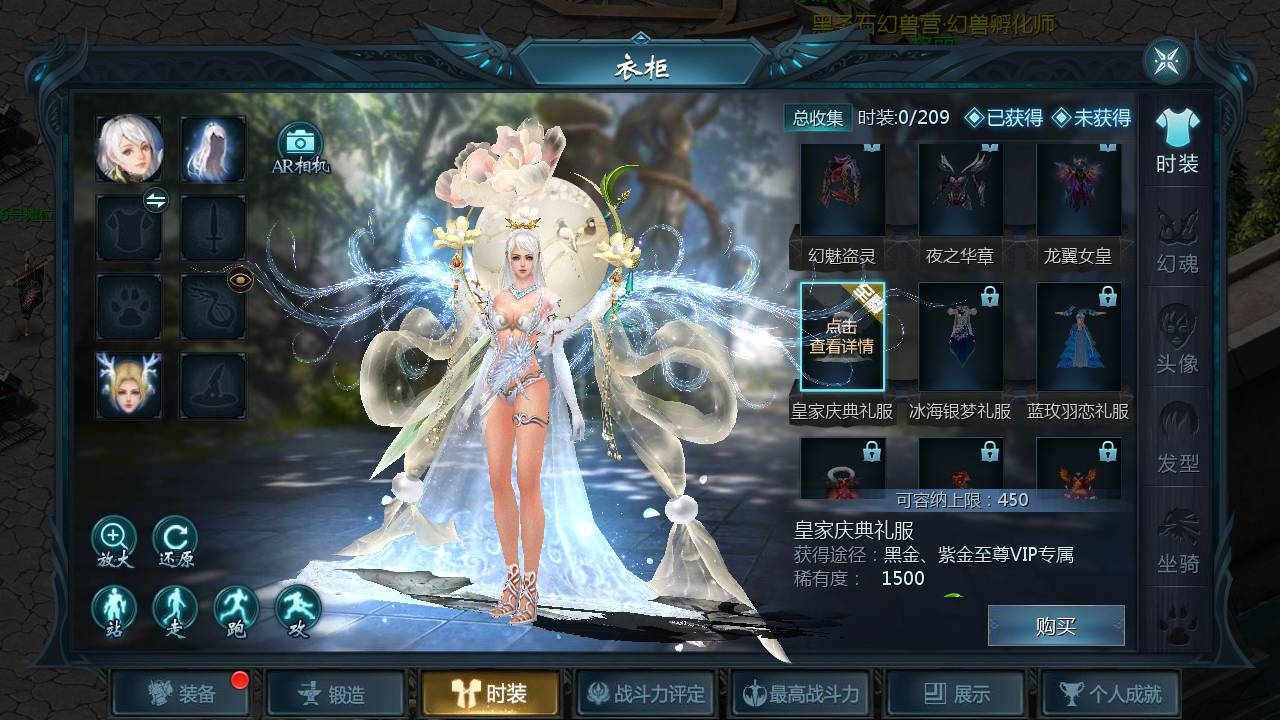Open the 坐骑 mount tab
Image resolution: width=1280 pixels, height=720 pixels.
click(x=1177, y=540)
